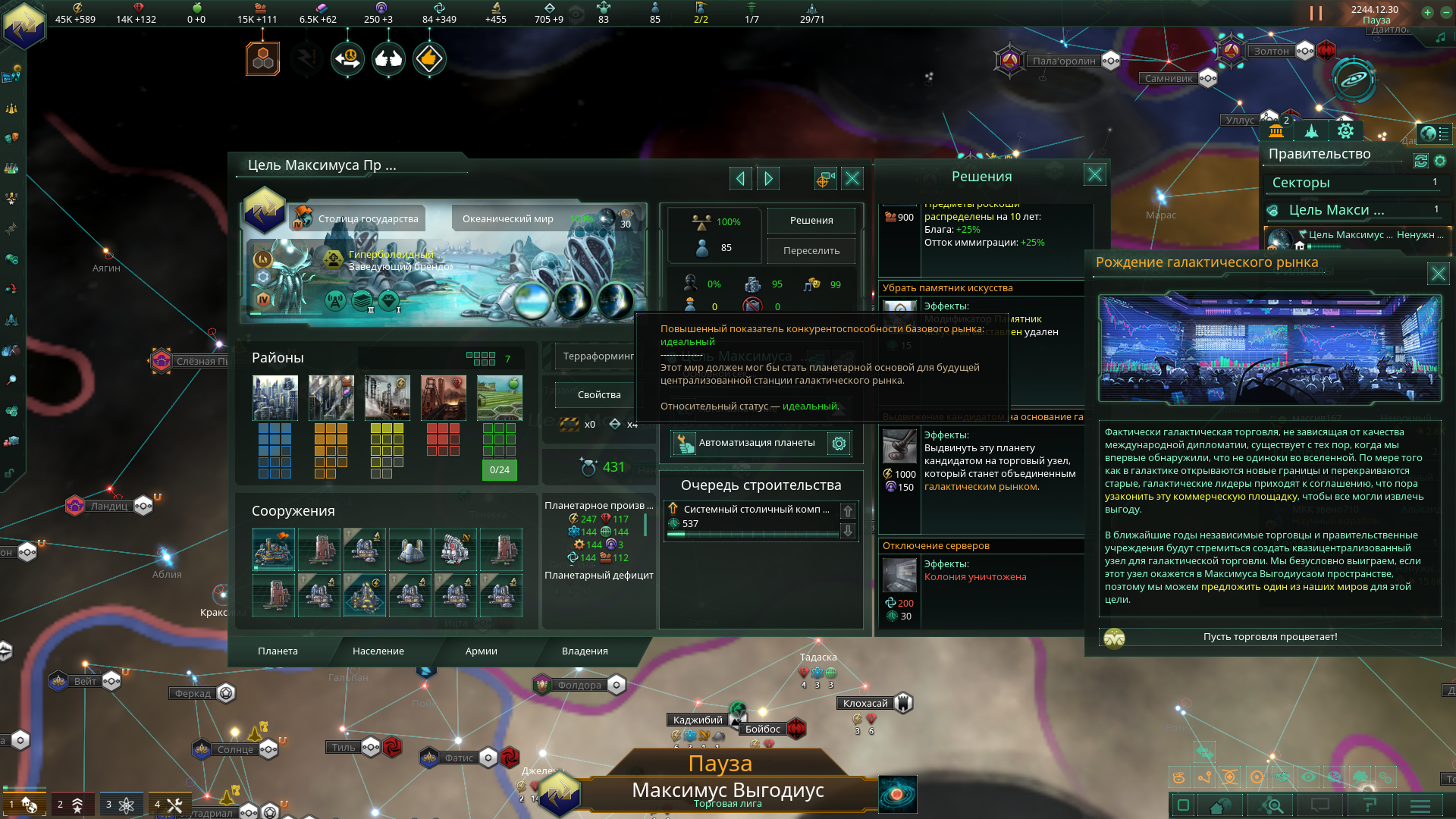The height and width of the screenshot is (819, 1456).
Task: Click the Переселить (Resettle) button
Action: pos(811,251)
